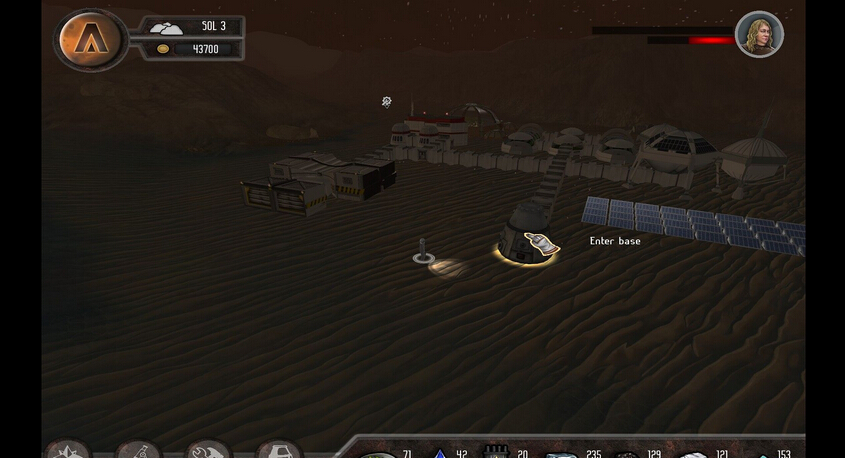Select the rover vehicle toolbar button
The width and height of the screenshot is (845, 458).
tap(279, 450)
